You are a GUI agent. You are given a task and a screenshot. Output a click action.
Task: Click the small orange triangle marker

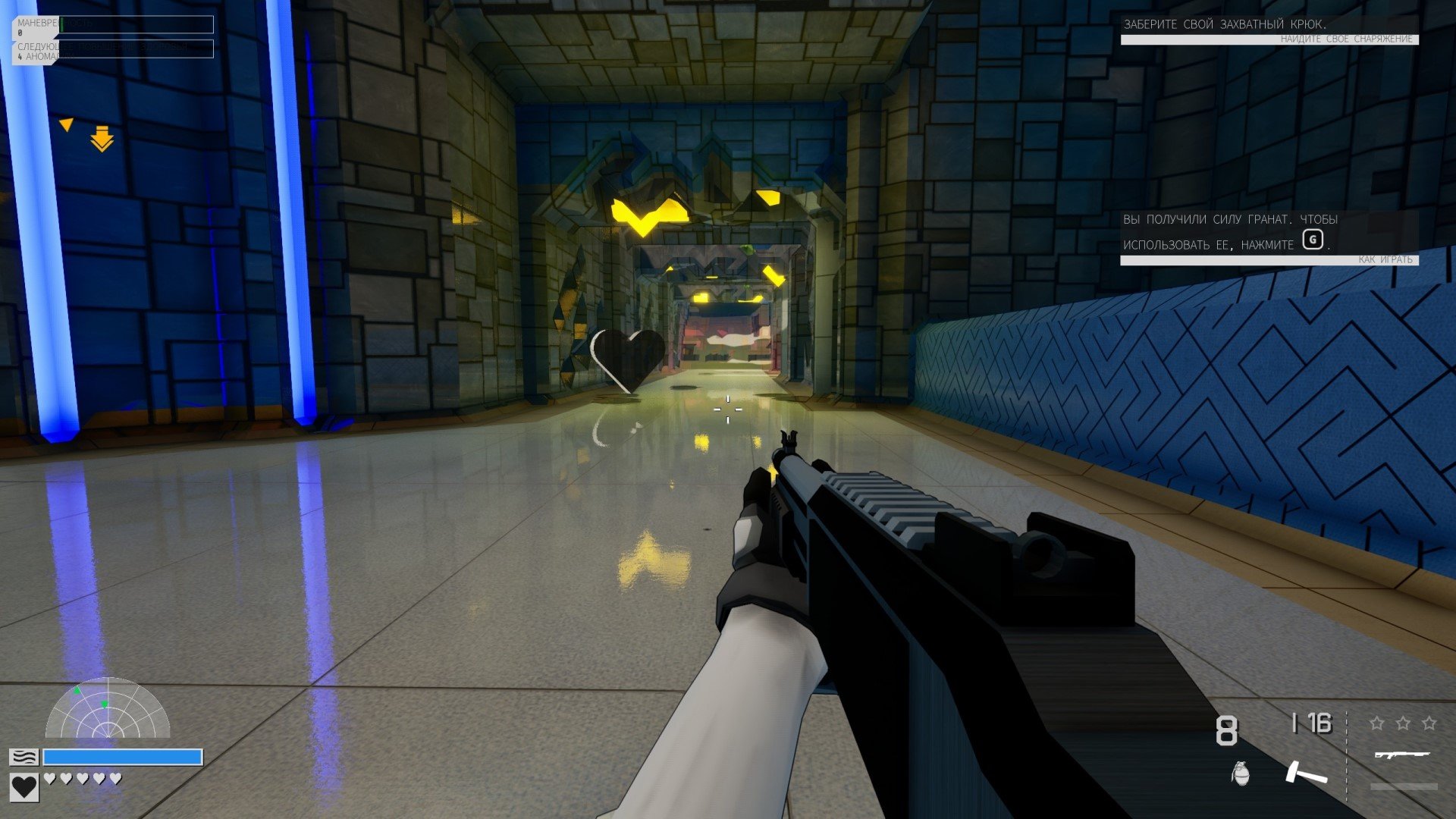click(x=67, y=124)
